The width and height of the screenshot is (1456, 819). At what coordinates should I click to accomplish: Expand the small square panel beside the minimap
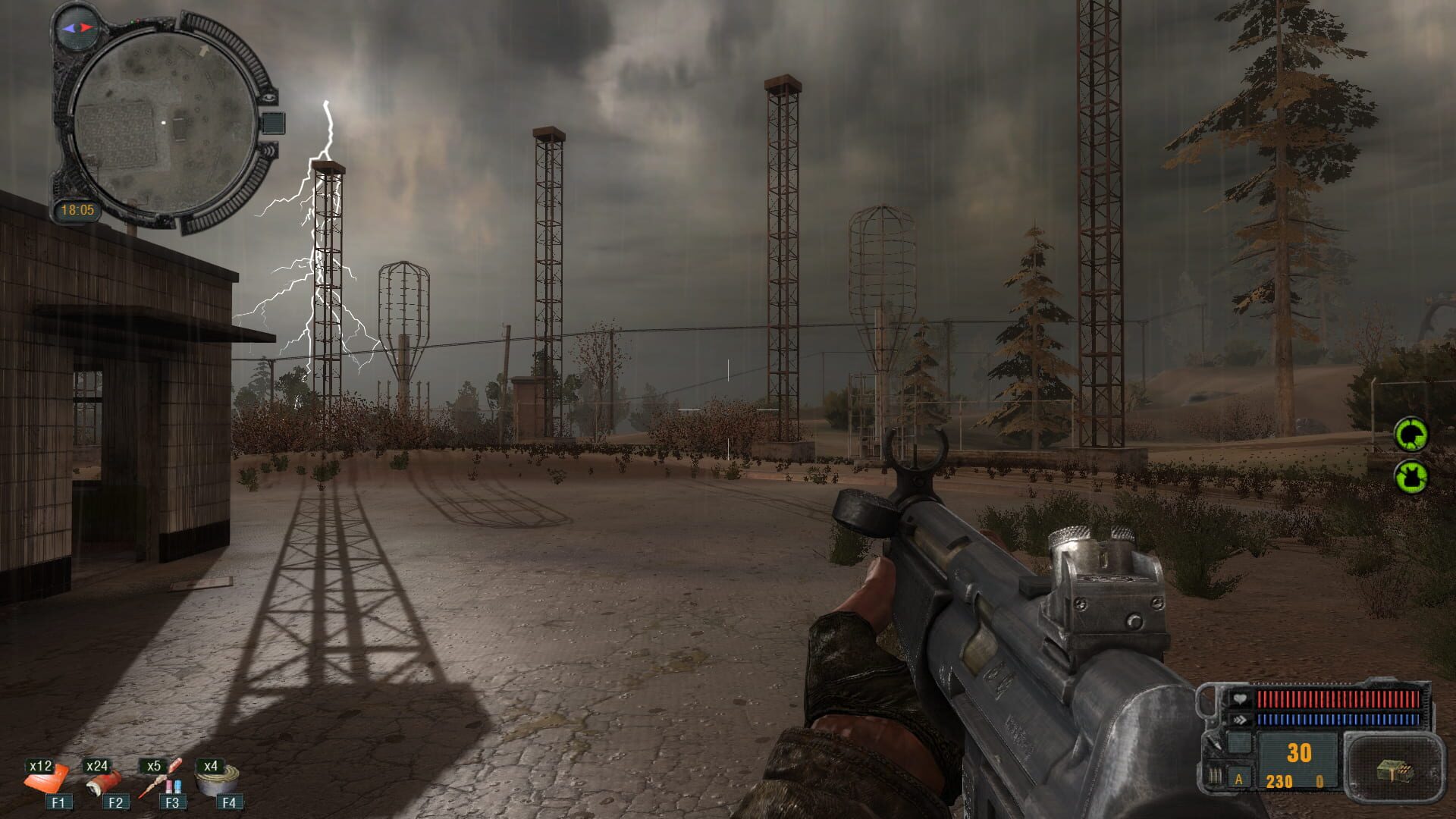(x=274, y=122)
